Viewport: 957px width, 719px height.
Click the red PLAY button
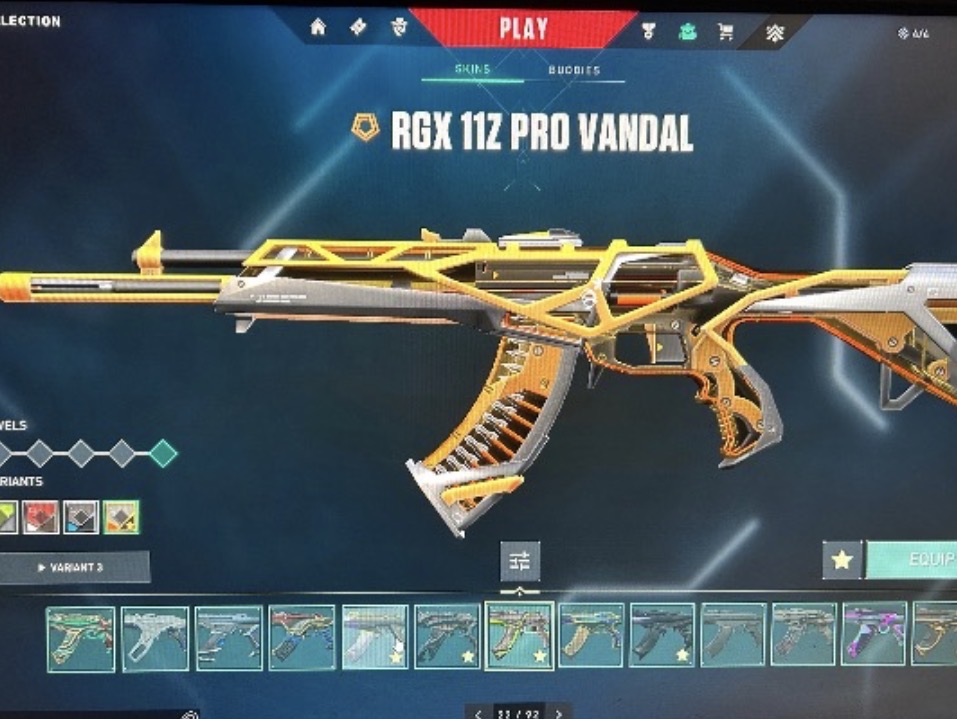(523, 27)
